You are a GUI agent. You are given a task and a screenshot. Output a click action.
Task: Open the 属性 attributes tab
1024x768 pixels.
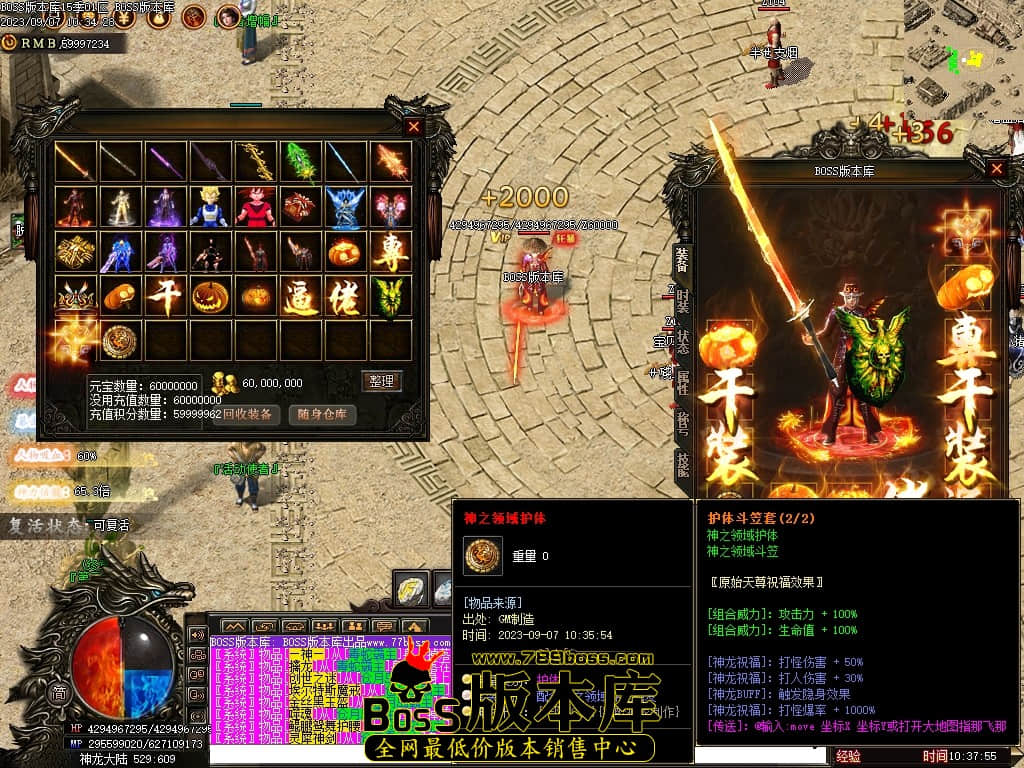682,381
